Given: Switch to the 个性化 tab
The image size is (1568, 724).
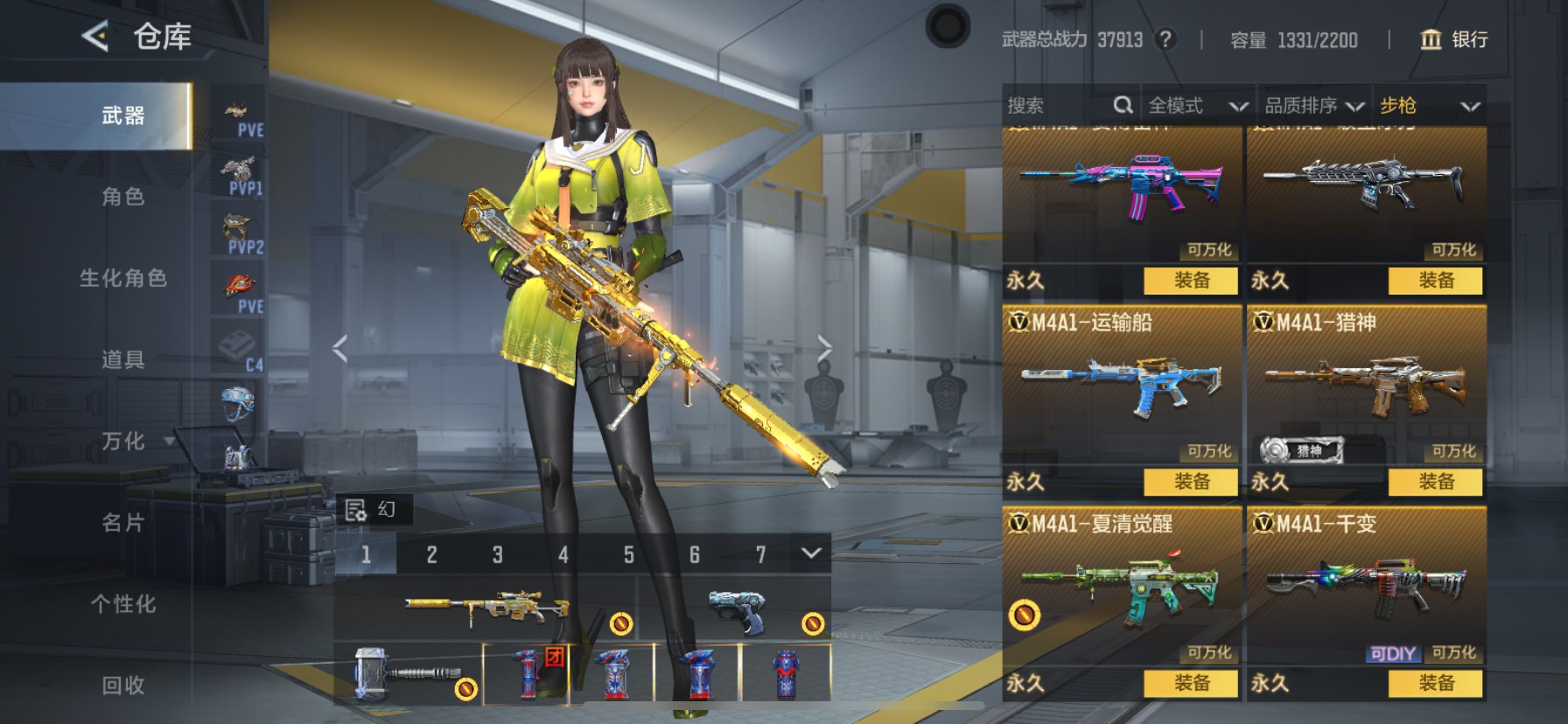Looking at the screenshot, I should coord(122,604).
